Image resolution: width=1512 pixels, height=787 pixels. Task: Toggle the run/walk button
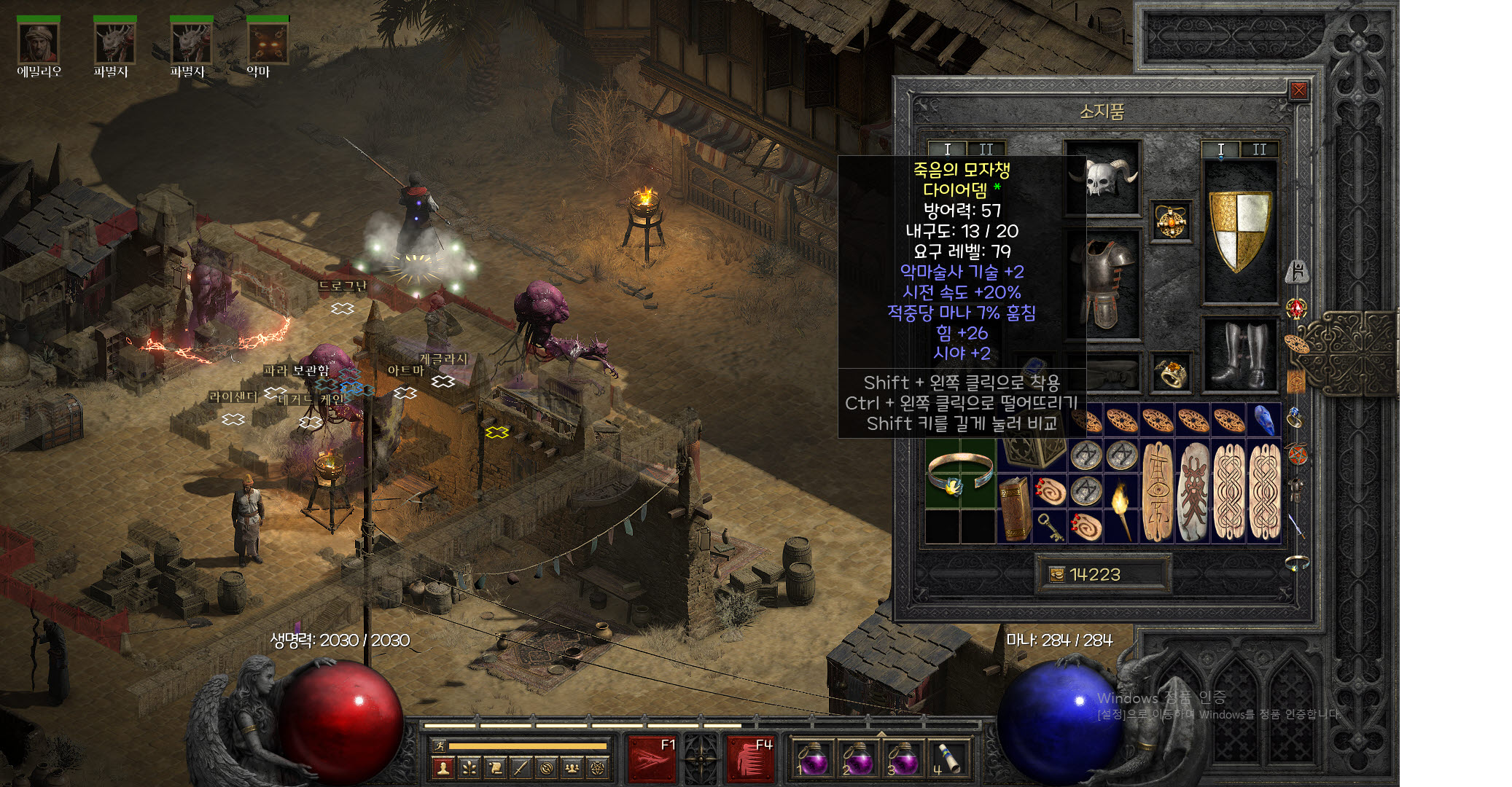(x=439, y=745)
